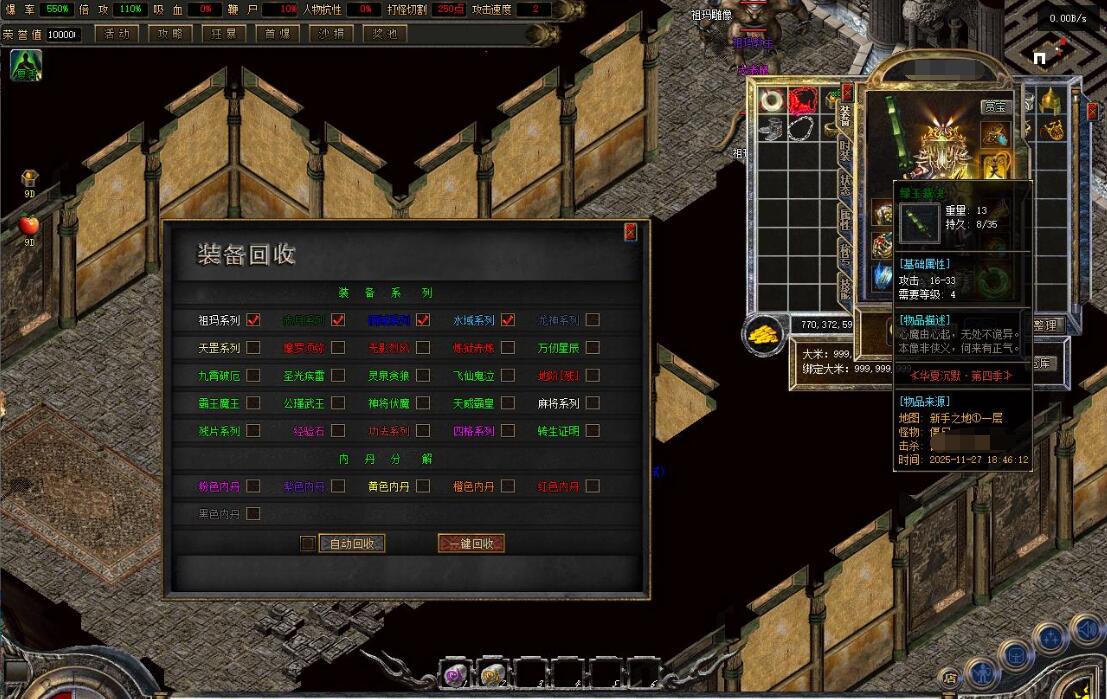The height and width of the screenshot is (699, 1107).
Task: Enable the 万仞星辰 recycle option
Action: click(x=593, y=348)
